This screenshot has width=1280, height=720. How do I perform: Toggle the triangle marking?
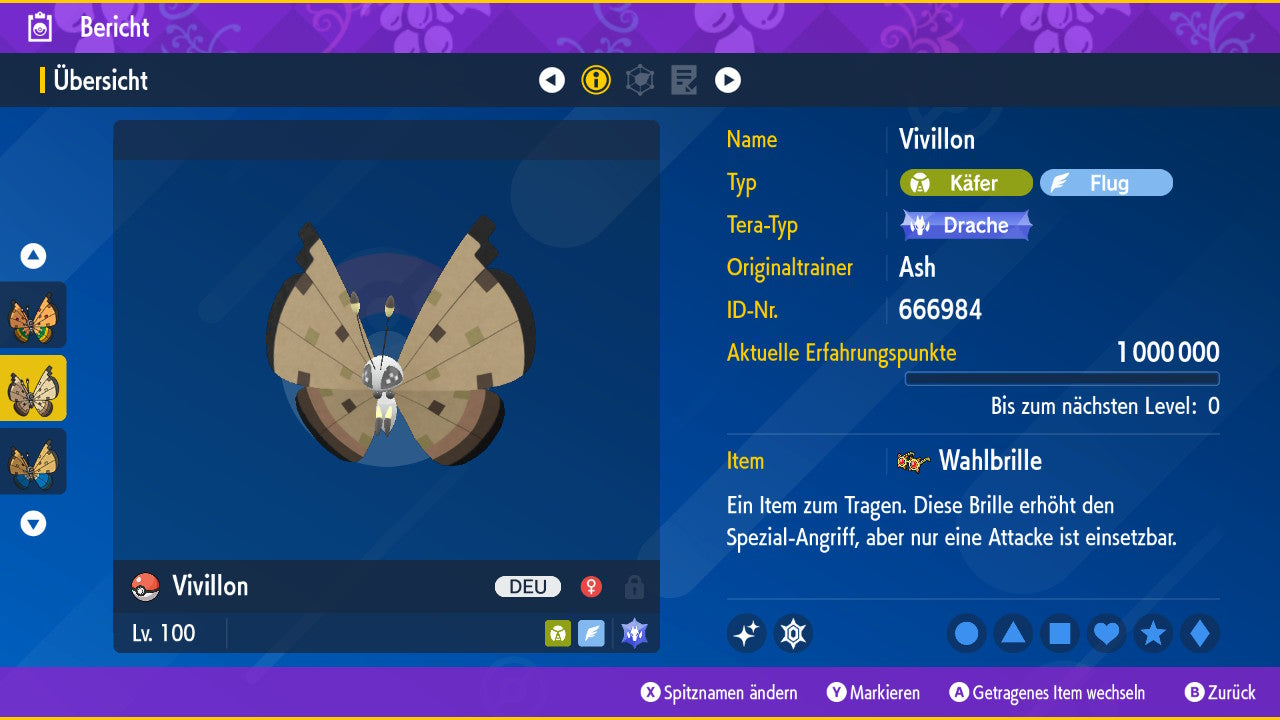(x=1013, y=633)
